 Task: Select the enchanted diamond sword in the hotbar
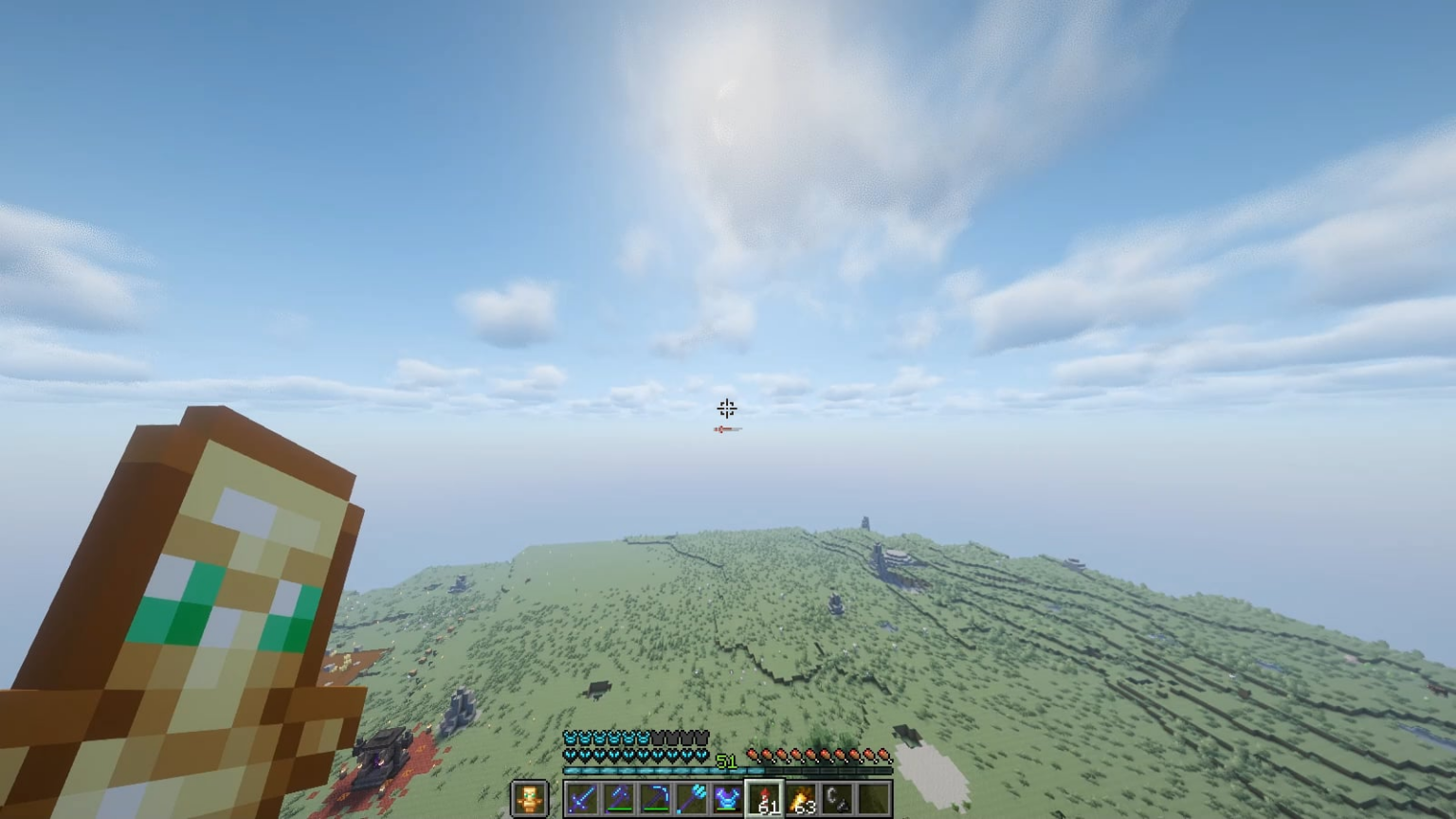pos(581,797)
